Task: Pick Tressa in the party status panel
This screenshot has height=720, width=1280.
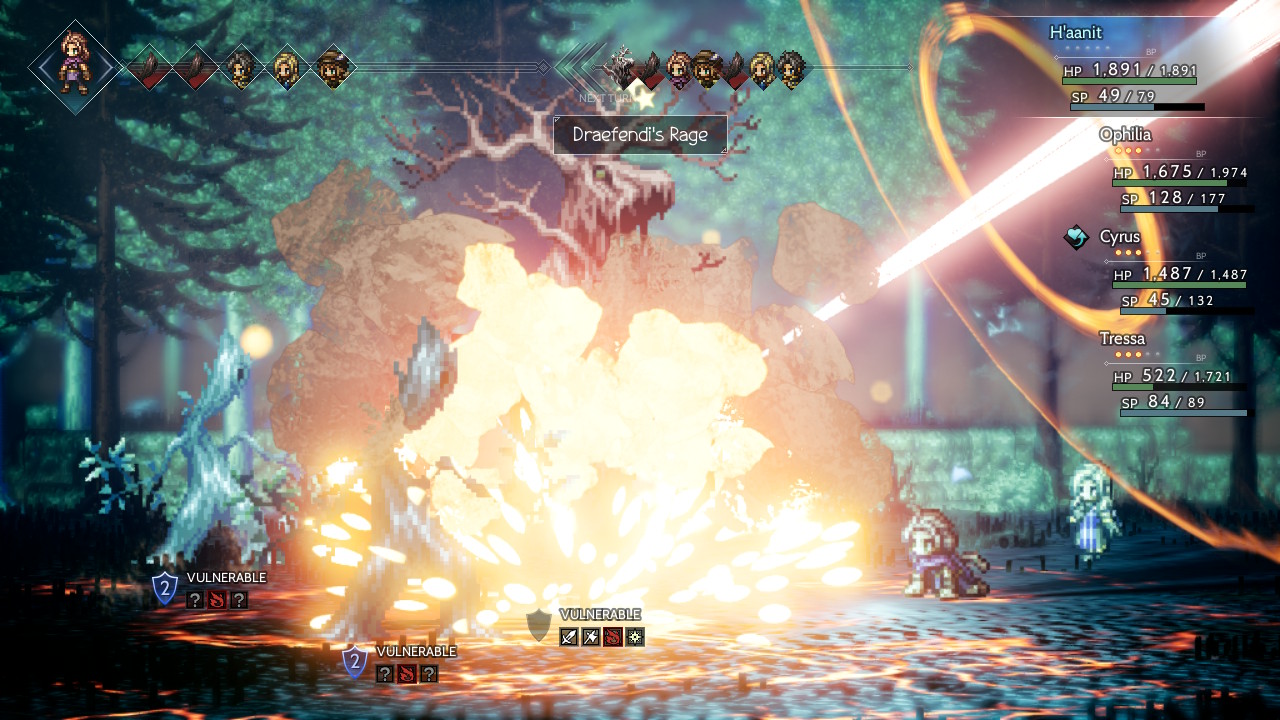Action: pyautogui.click(x=1122, y=339)
